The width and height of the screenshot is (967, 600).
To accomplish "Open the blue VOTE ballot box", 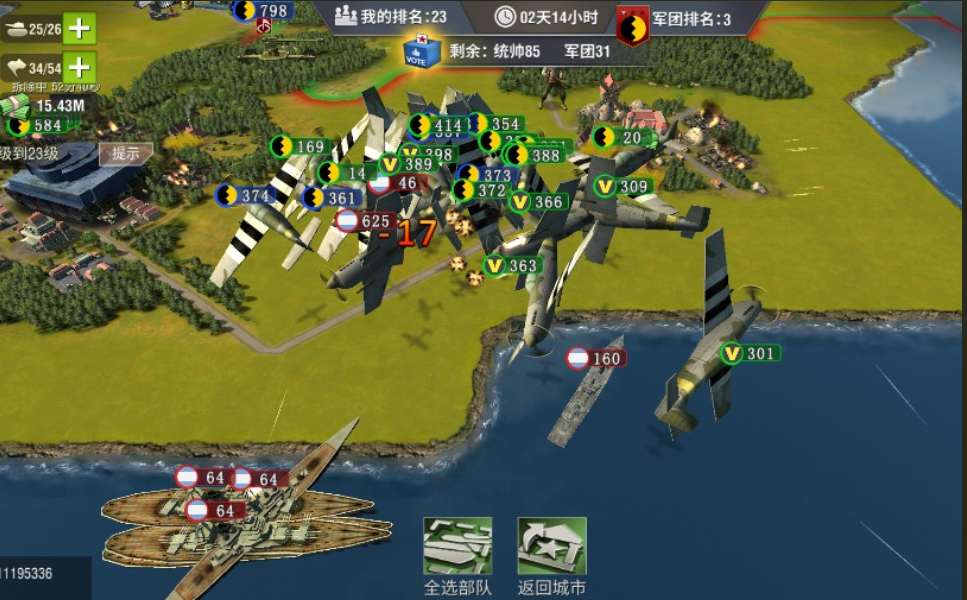I will click(x=421, y=51).
